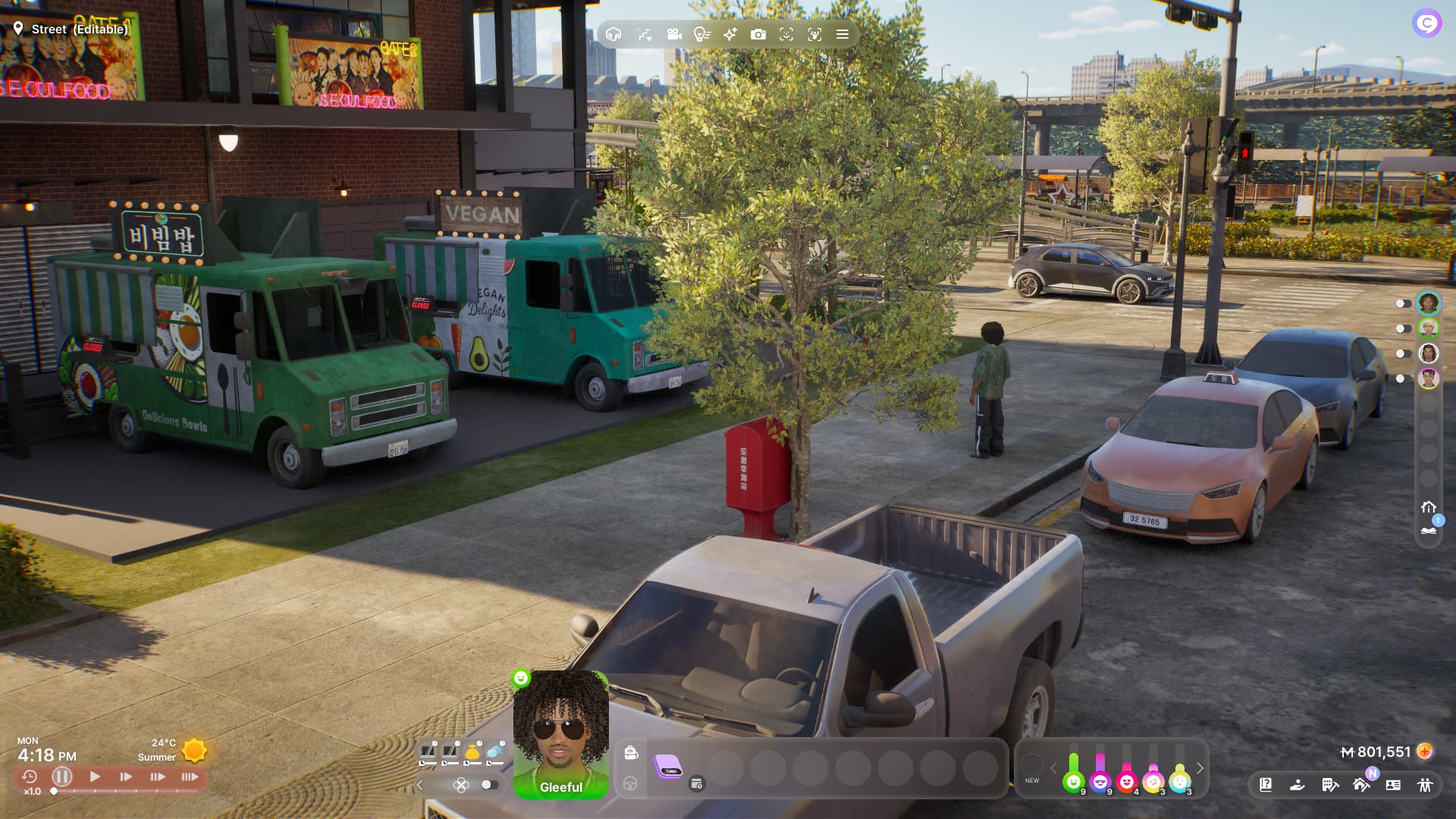Viewport: 1456px width, 819px height.
Task: Open photo mode with the camera icon
Action: pos(758,34)
